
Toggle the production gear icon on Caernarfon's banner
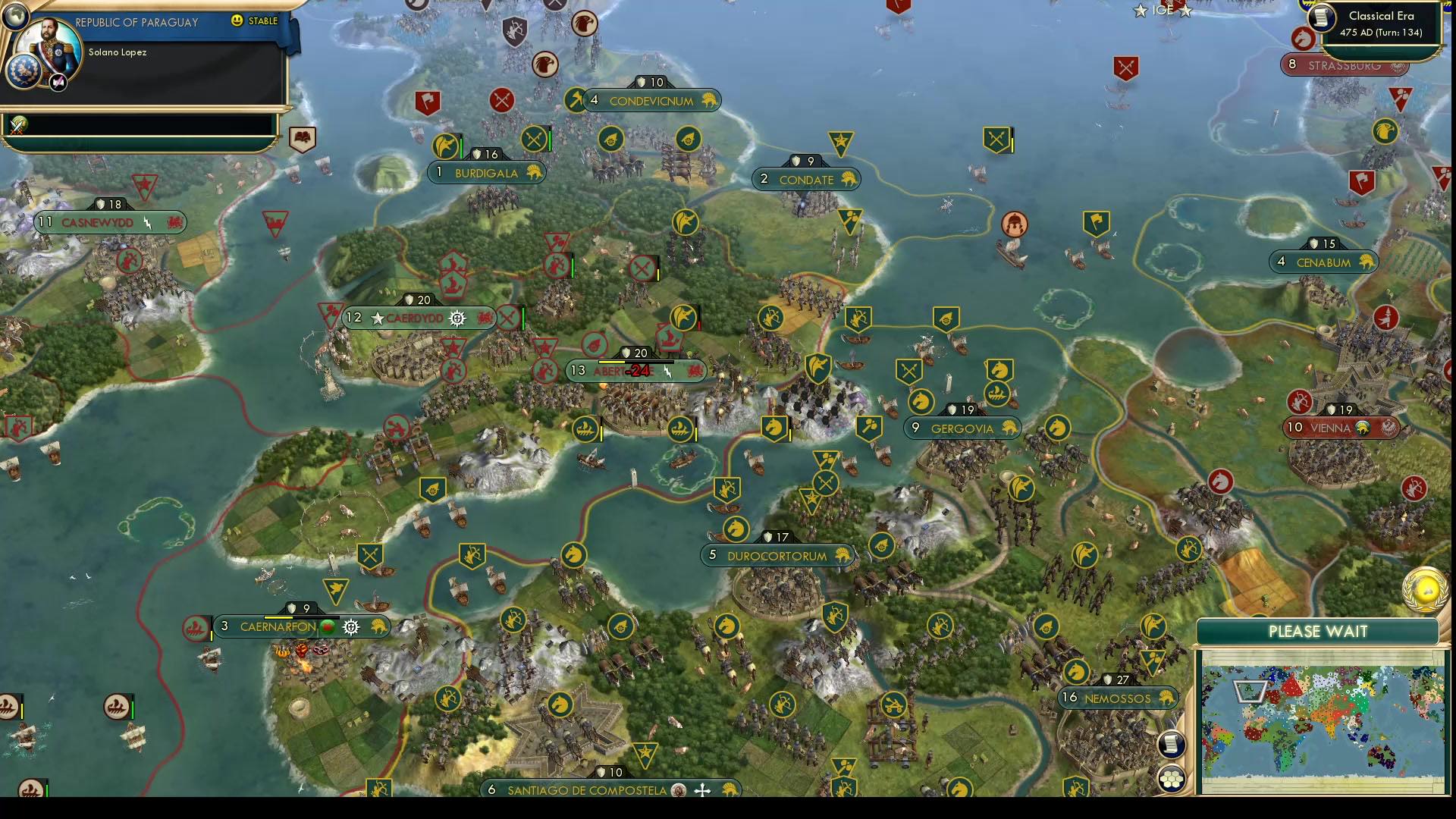point(350,626)
